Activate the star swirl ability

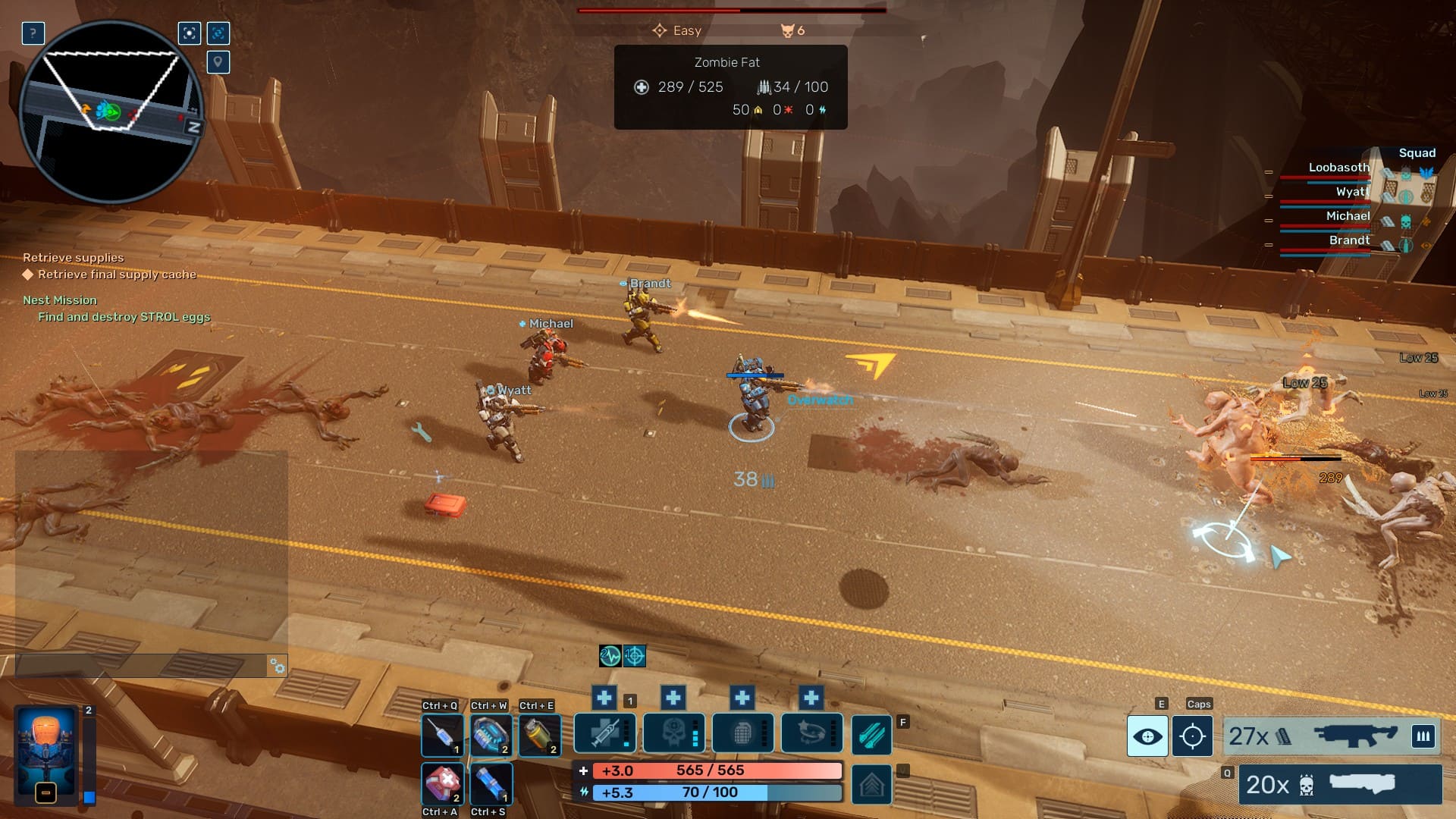pyautogui.click(x=811, y=733)
